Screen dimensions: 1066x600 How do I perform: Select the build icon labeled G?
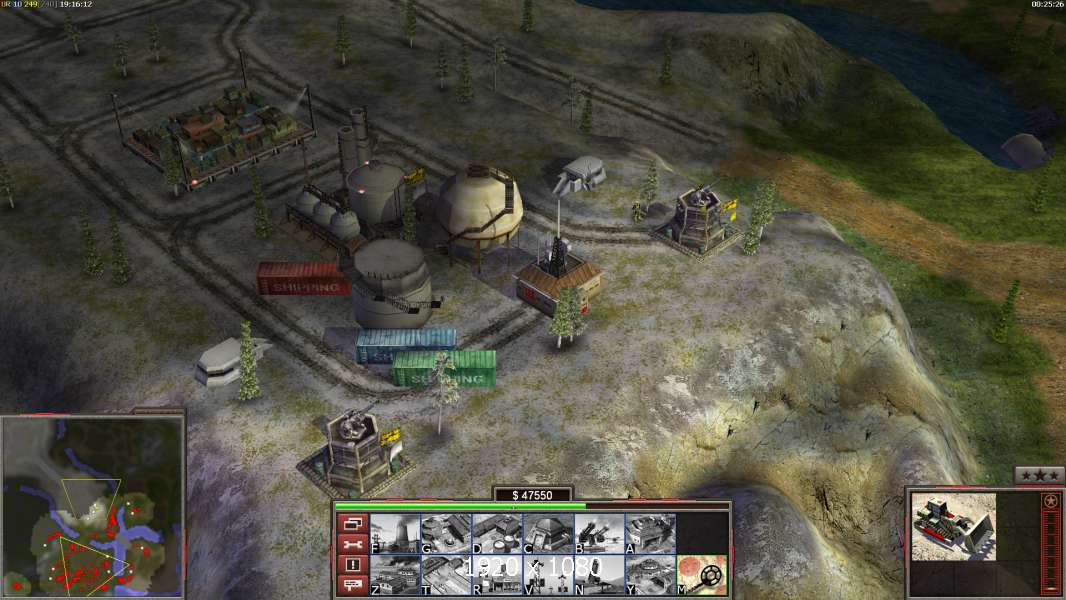[x=446, y=534]
